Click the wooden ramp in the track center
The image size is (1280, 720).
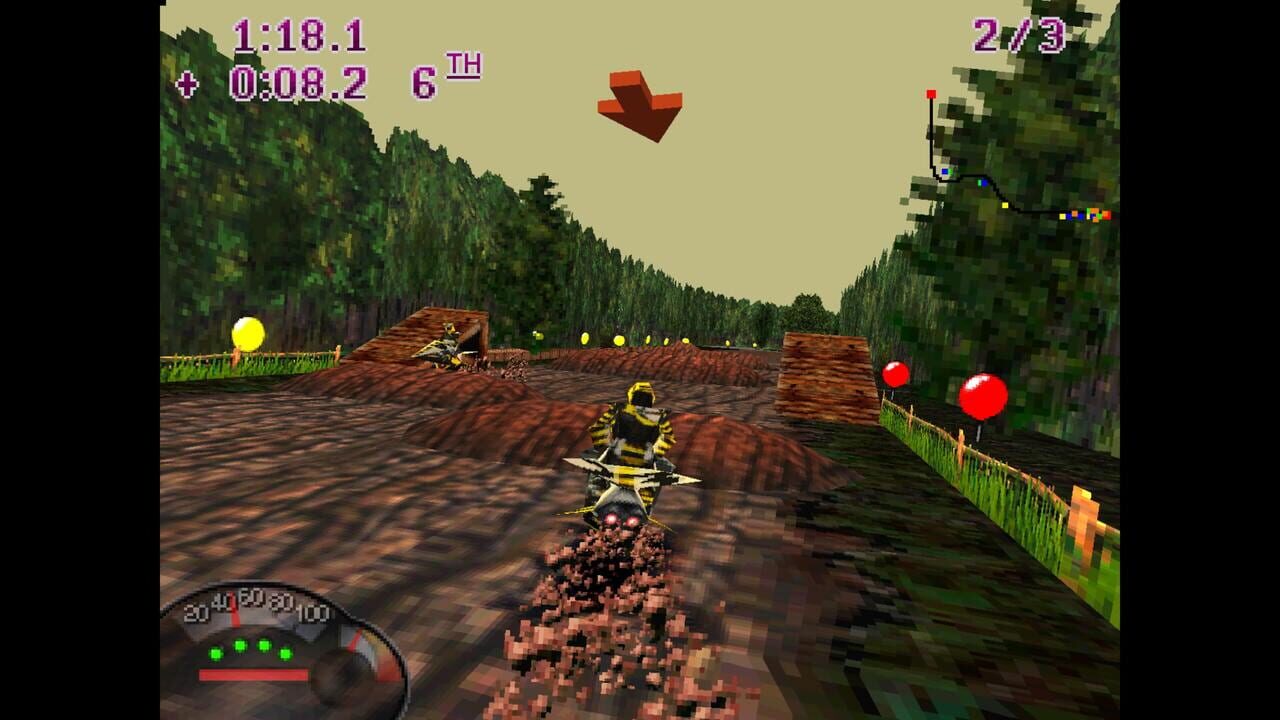(x=825, y=375)
